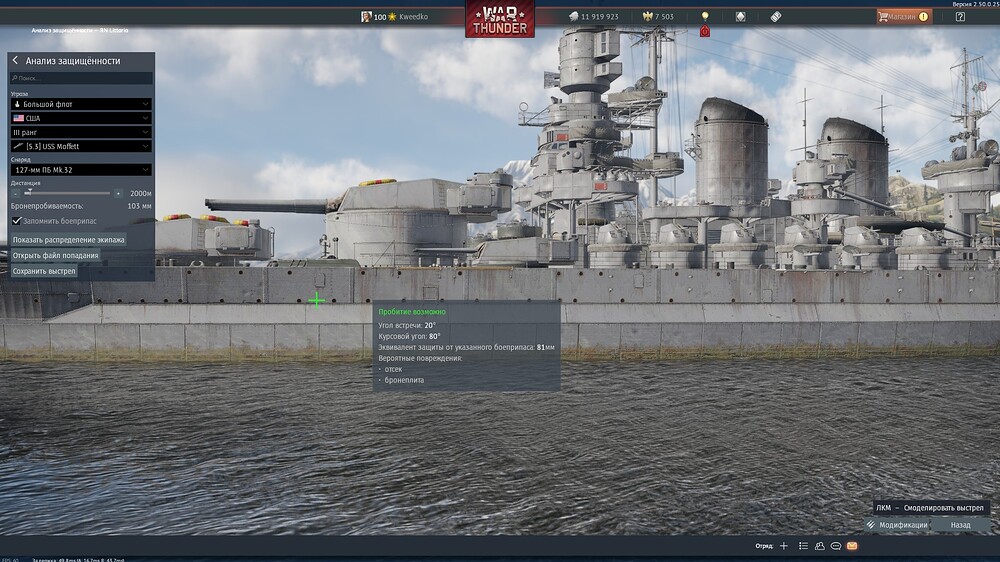This screenshot has height=562, width=1000.
Task: Toggle the Запомнить боеприпас checkbox
Action: click(x=16, y=220)
